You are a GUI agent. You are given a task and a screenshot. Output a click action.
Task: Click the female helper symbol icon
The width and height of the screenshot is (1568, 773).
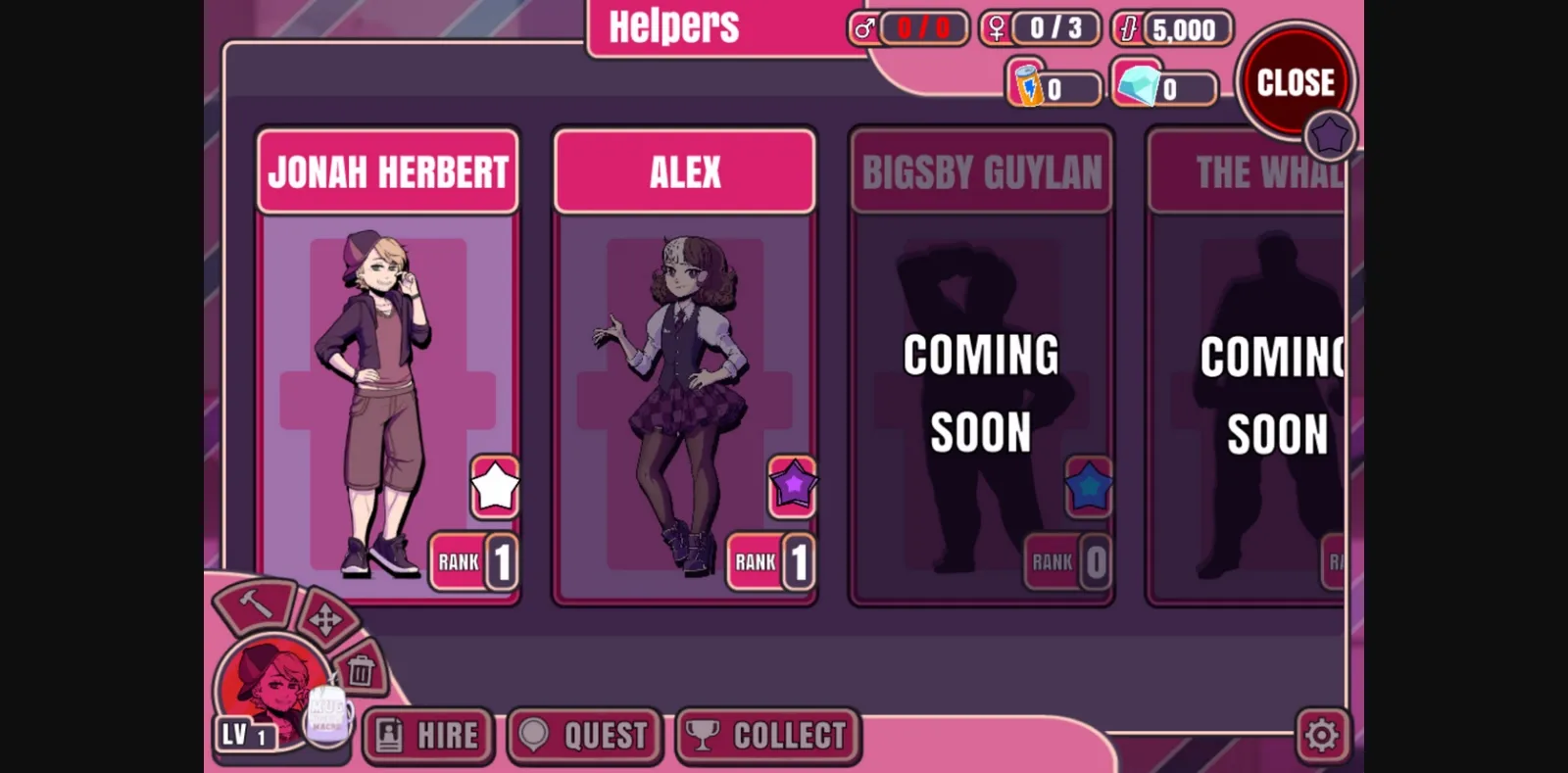[x=995, y=27]
